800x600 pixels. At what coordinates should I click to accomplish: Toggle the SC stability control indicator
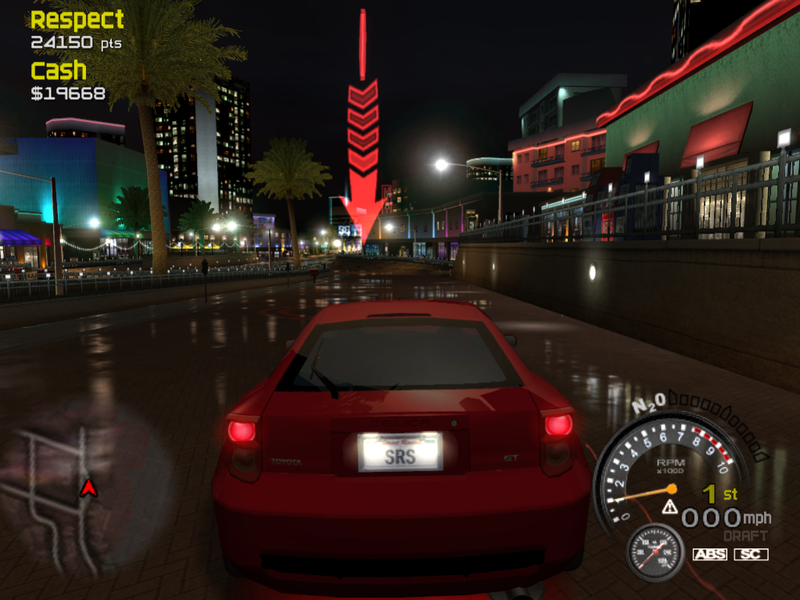pos(751,554)
